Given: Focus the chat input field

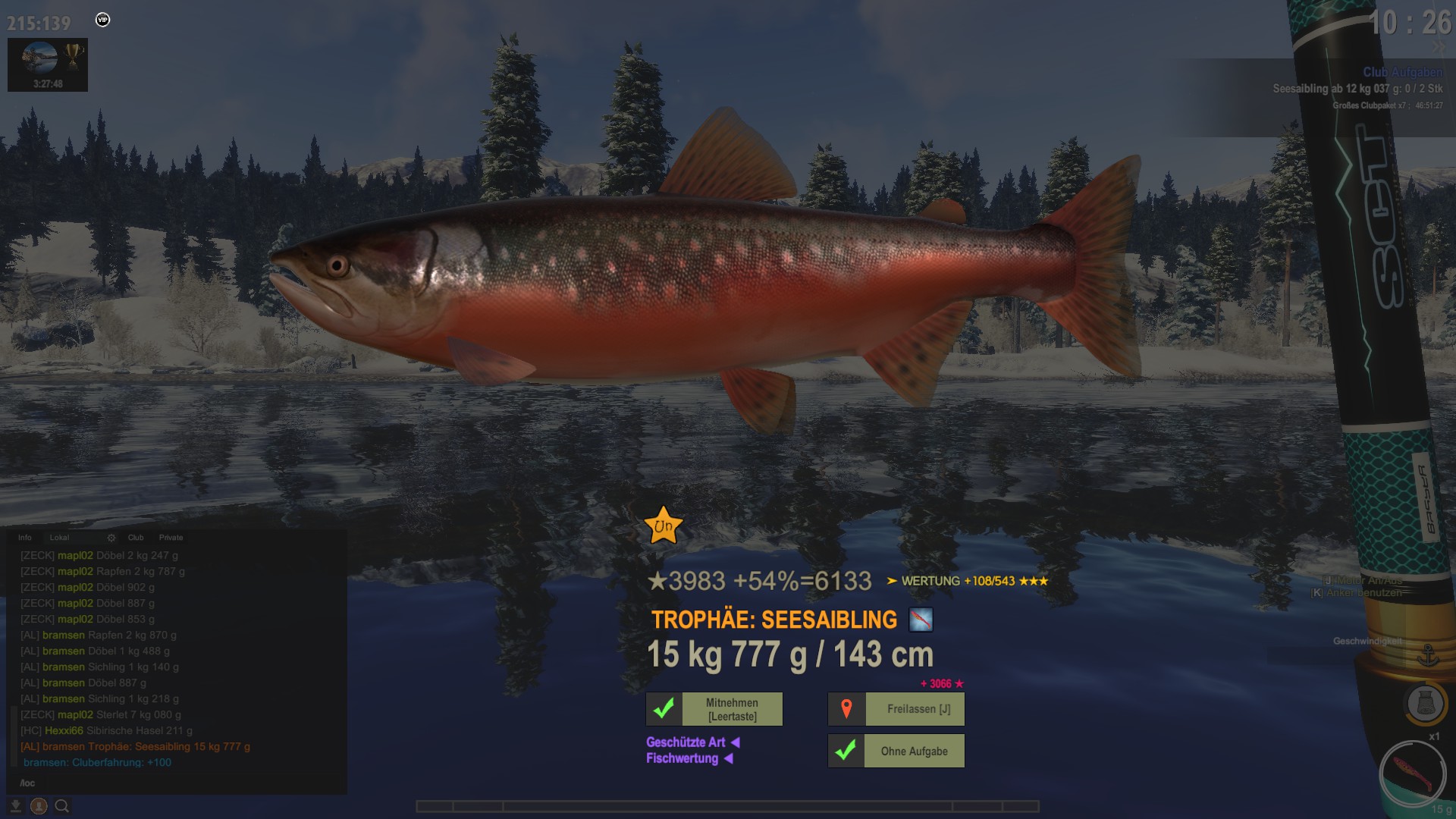Looking at the screenshot, I should 174,783.
